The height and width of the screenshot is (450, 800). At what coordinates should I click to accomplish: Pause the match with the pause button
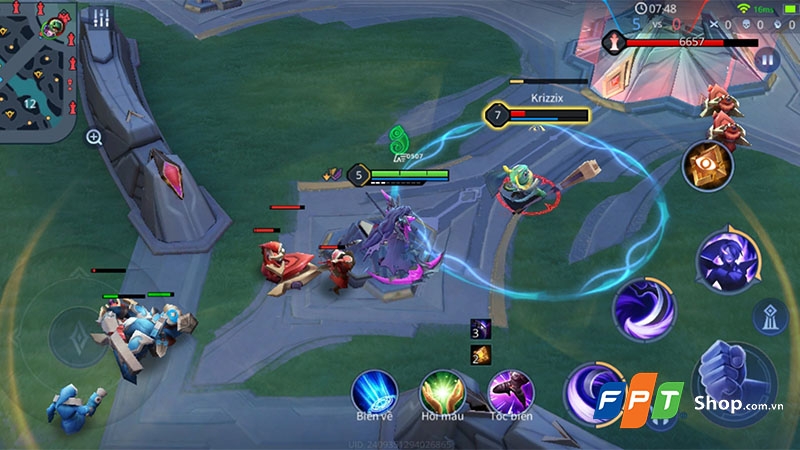coord(767,60)
